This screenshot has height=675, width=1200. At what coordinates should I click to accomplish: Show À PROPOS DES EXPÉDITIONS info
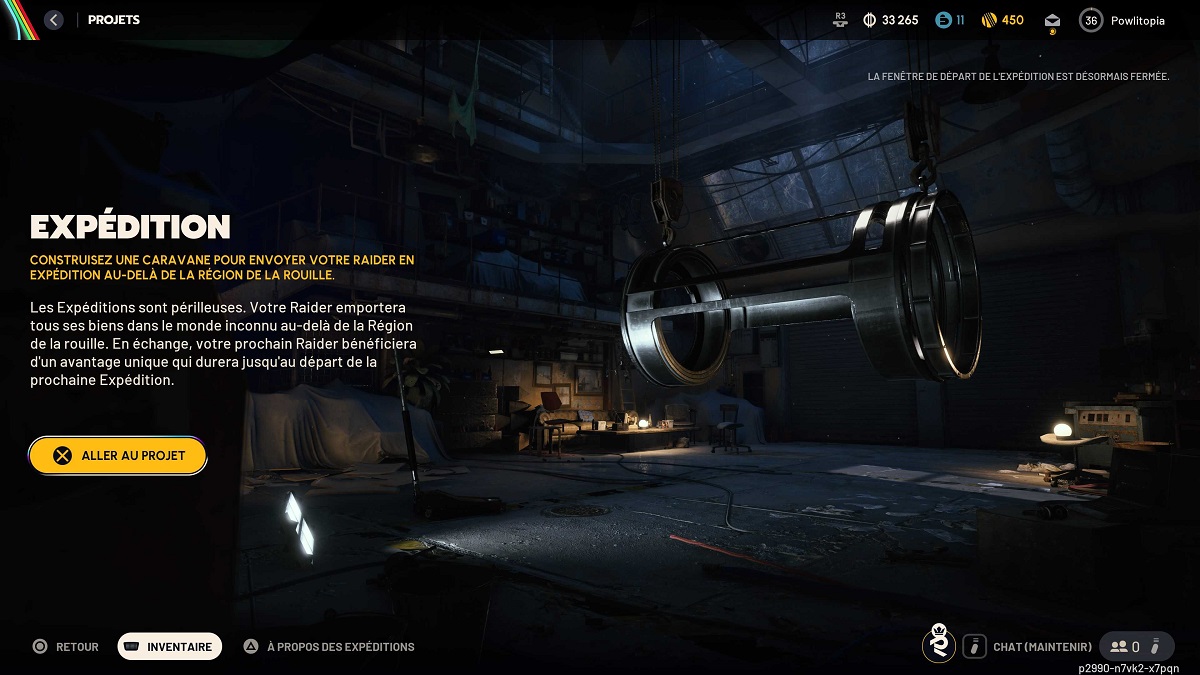pos(329,647)
